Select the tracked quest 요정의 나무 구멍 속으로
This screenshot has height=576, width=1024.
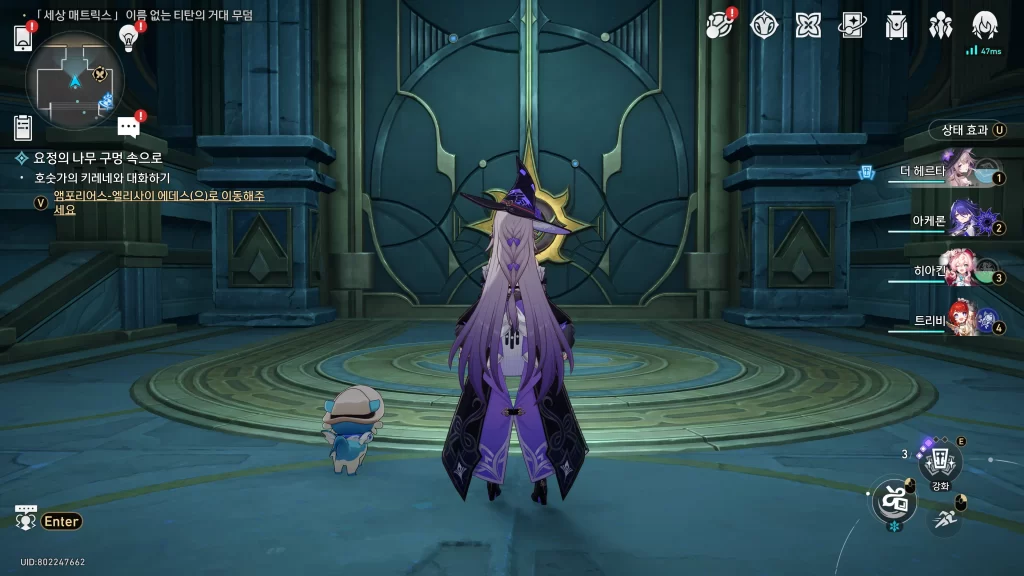(x=97, y=158)
